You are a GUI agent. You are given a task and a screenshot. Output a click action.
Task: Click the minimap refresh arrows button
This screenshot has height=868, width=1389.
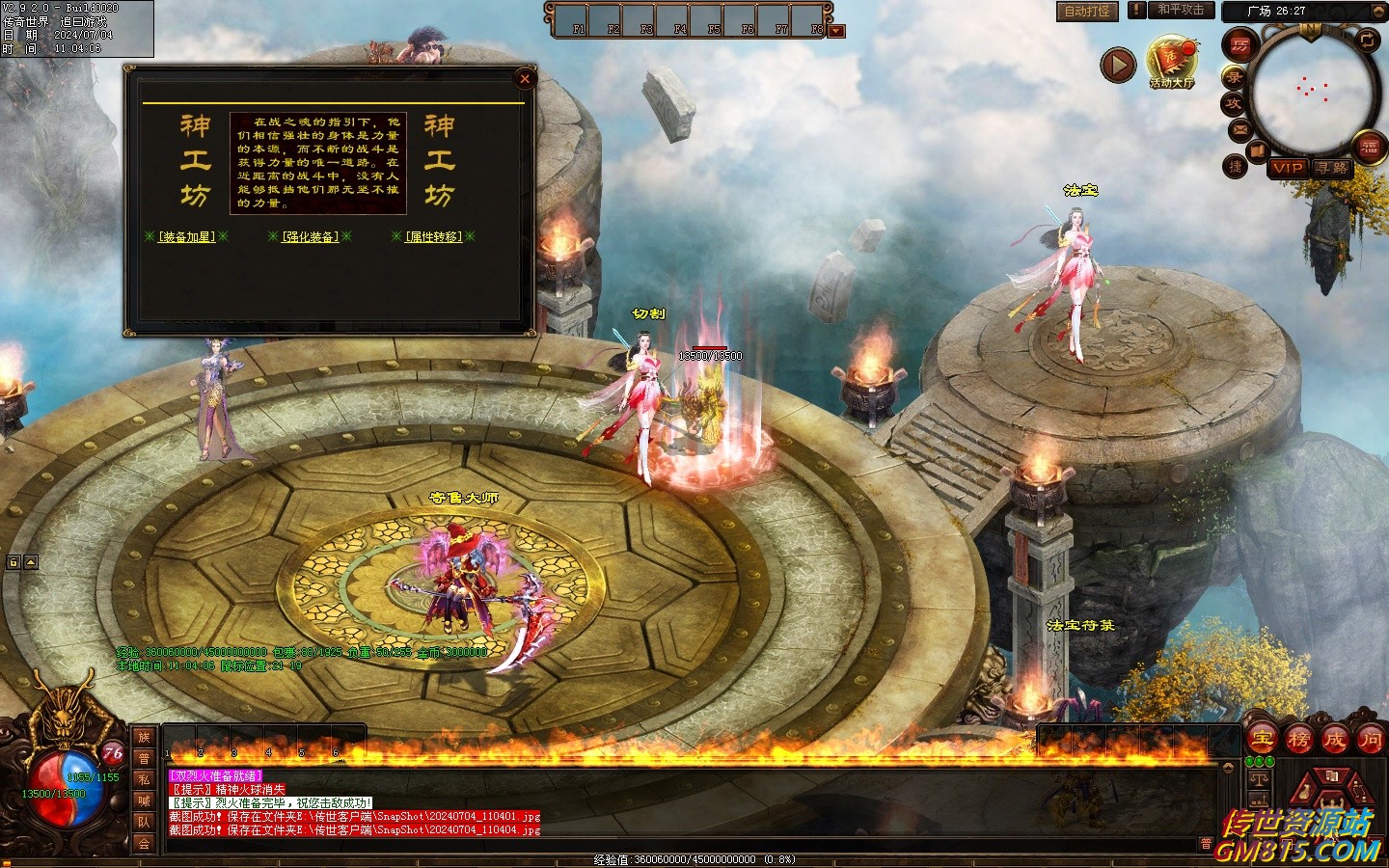(1367, 40)
